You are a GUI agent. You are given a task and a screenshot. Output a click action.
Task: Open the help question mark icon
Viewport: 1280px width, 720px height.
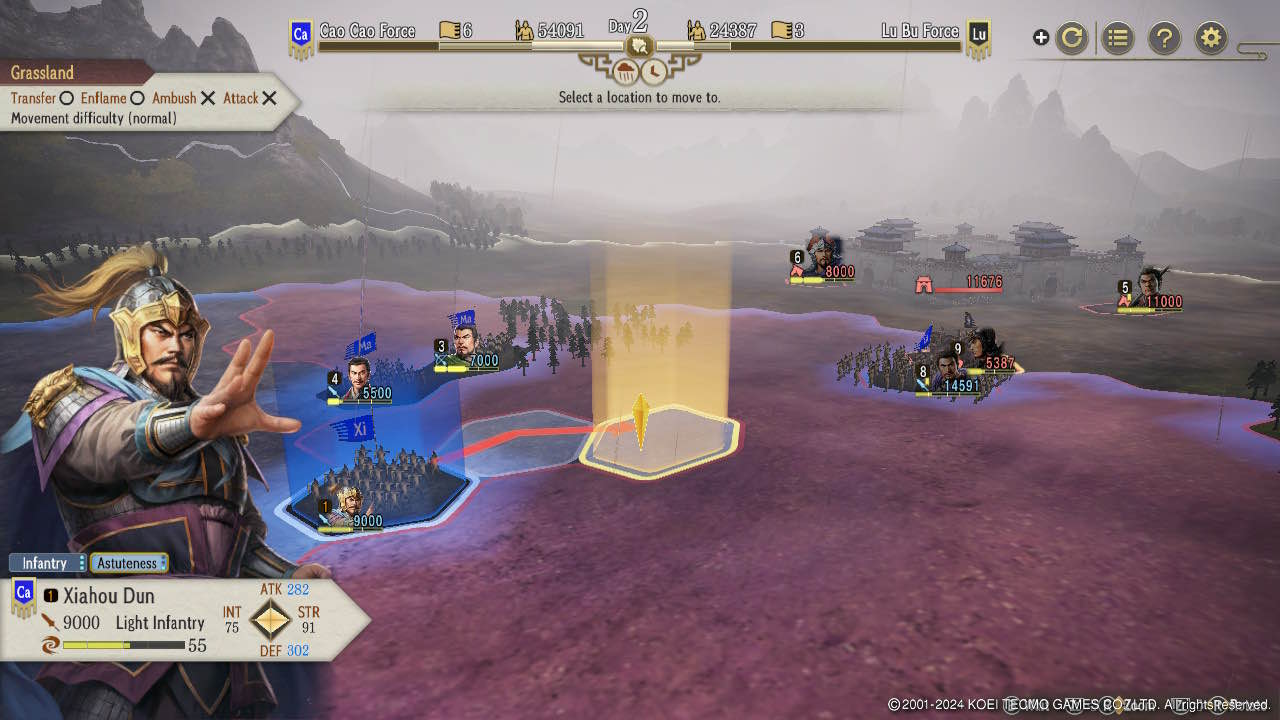click(x=1164, y=37)
